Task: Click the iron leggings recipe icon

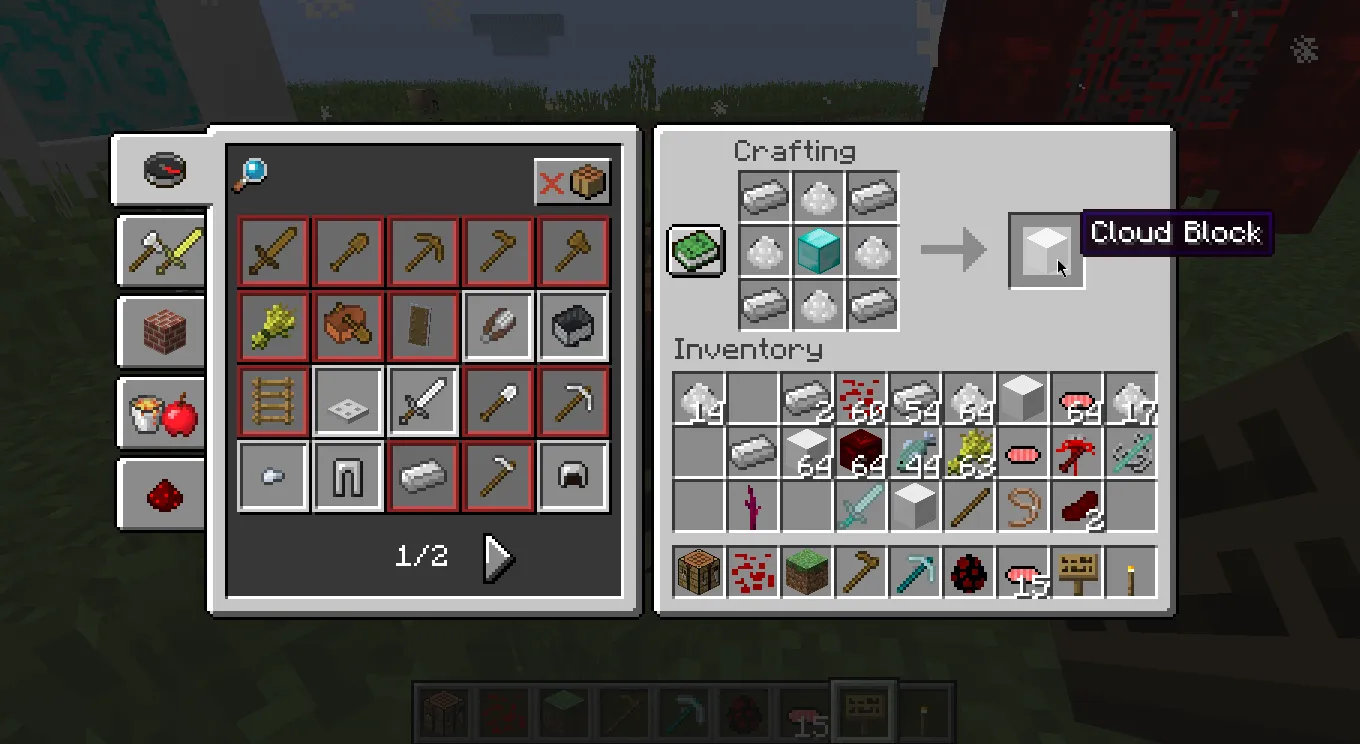Action: tap(347, 476)
